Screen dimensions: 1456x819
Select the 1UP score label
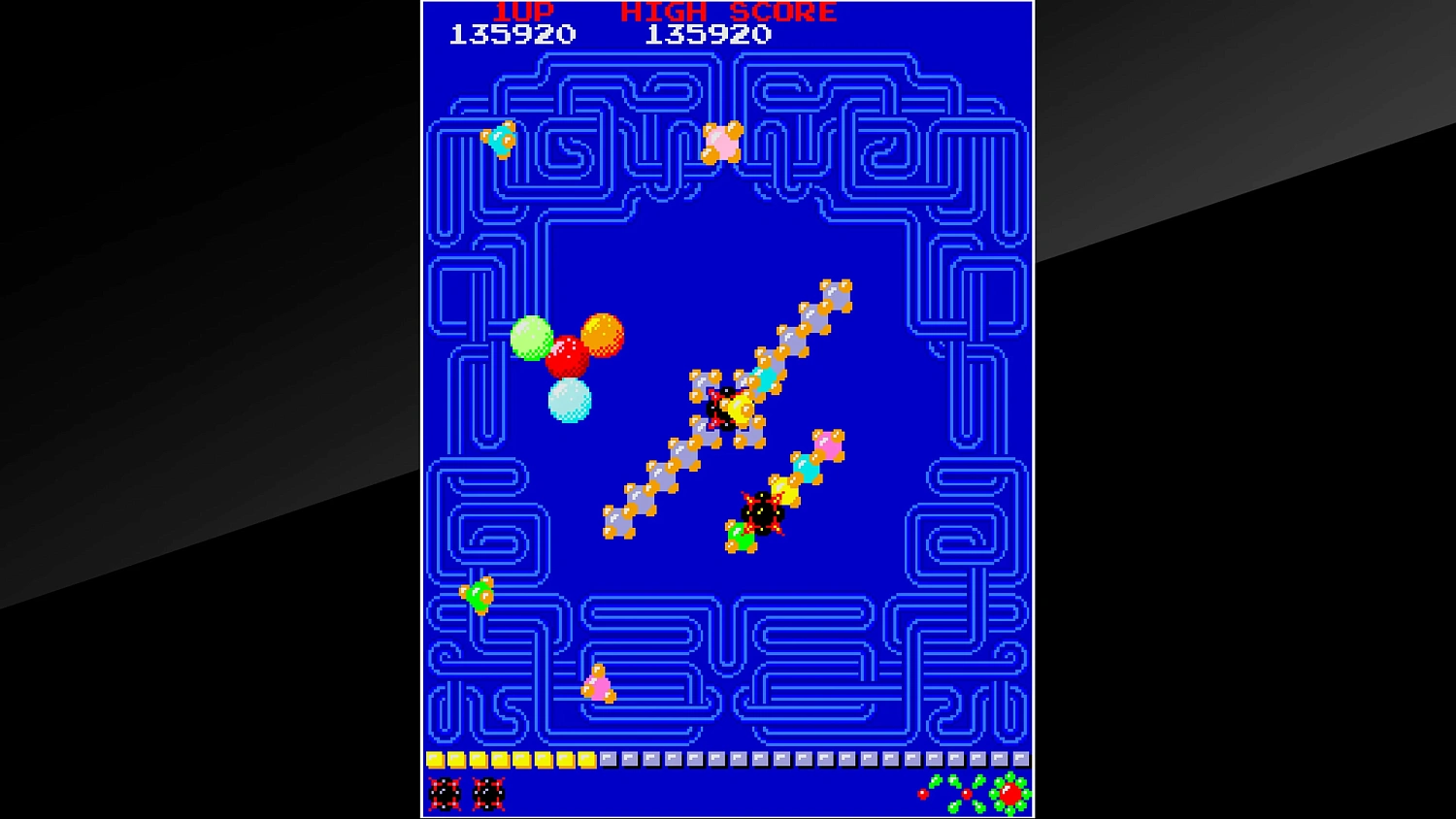[521, 13]
